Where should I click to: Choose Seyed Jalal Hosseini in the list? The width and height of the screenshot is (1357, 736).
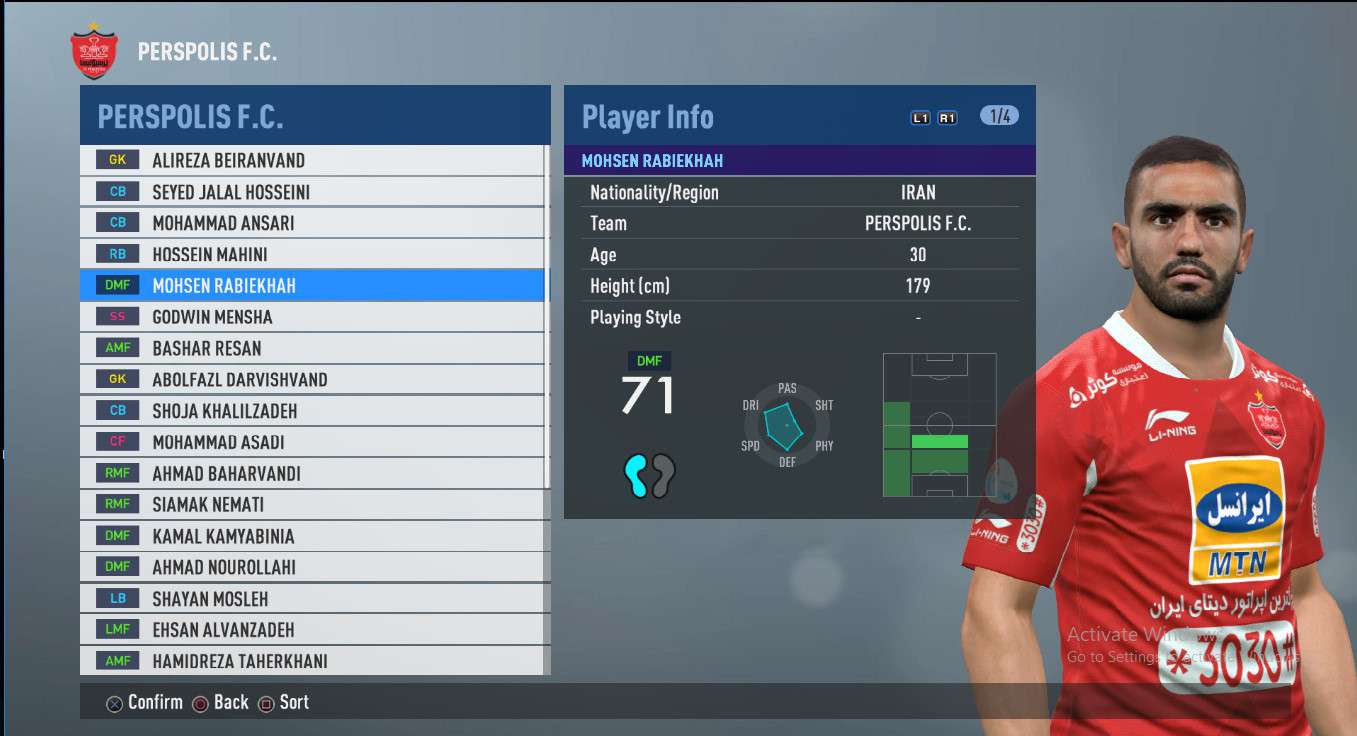point(312,192)
